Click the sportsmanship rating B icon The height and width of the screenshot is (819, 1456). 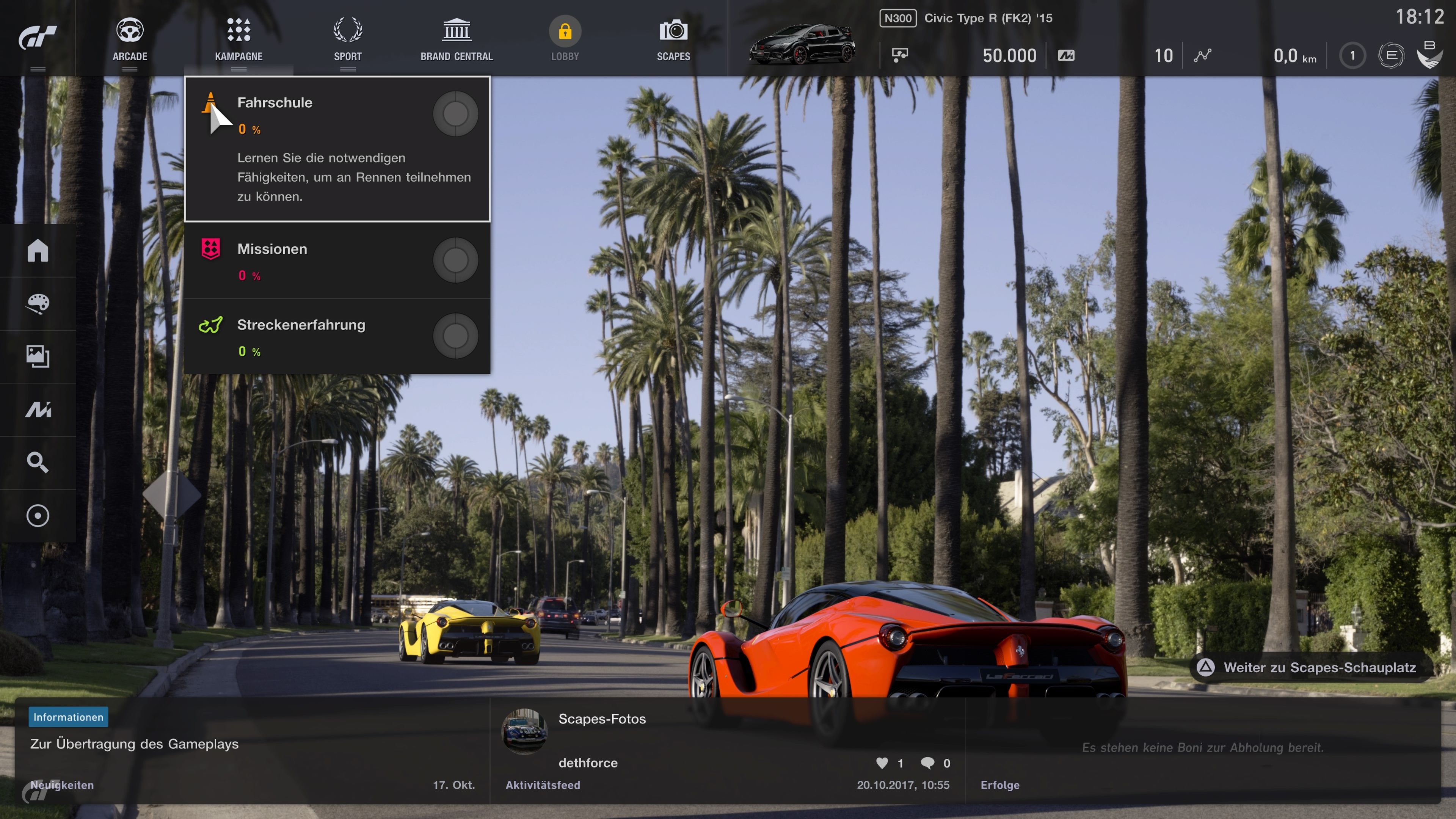tap(1429, 55)
